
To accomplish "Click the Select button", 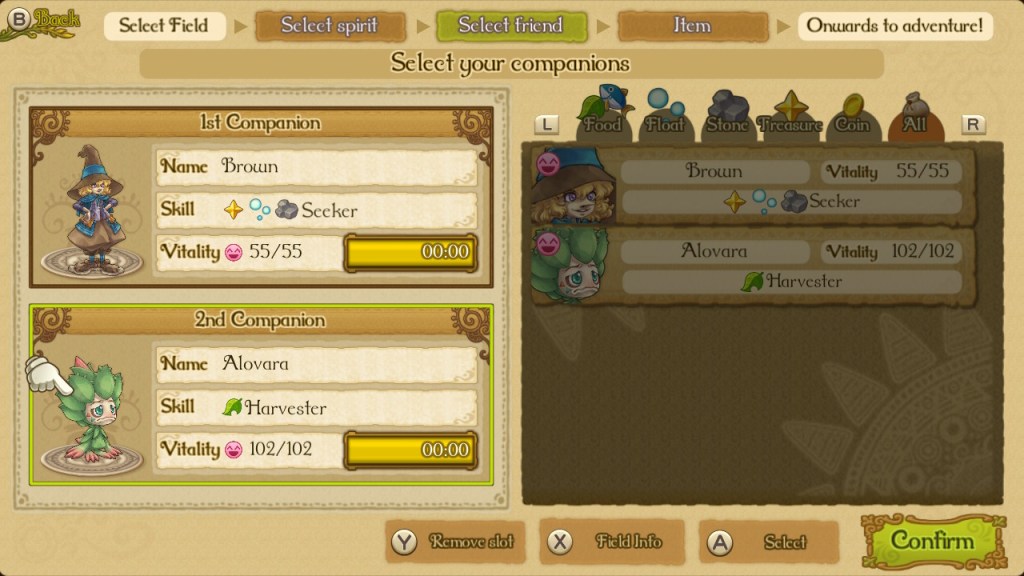I will [769, 542].
